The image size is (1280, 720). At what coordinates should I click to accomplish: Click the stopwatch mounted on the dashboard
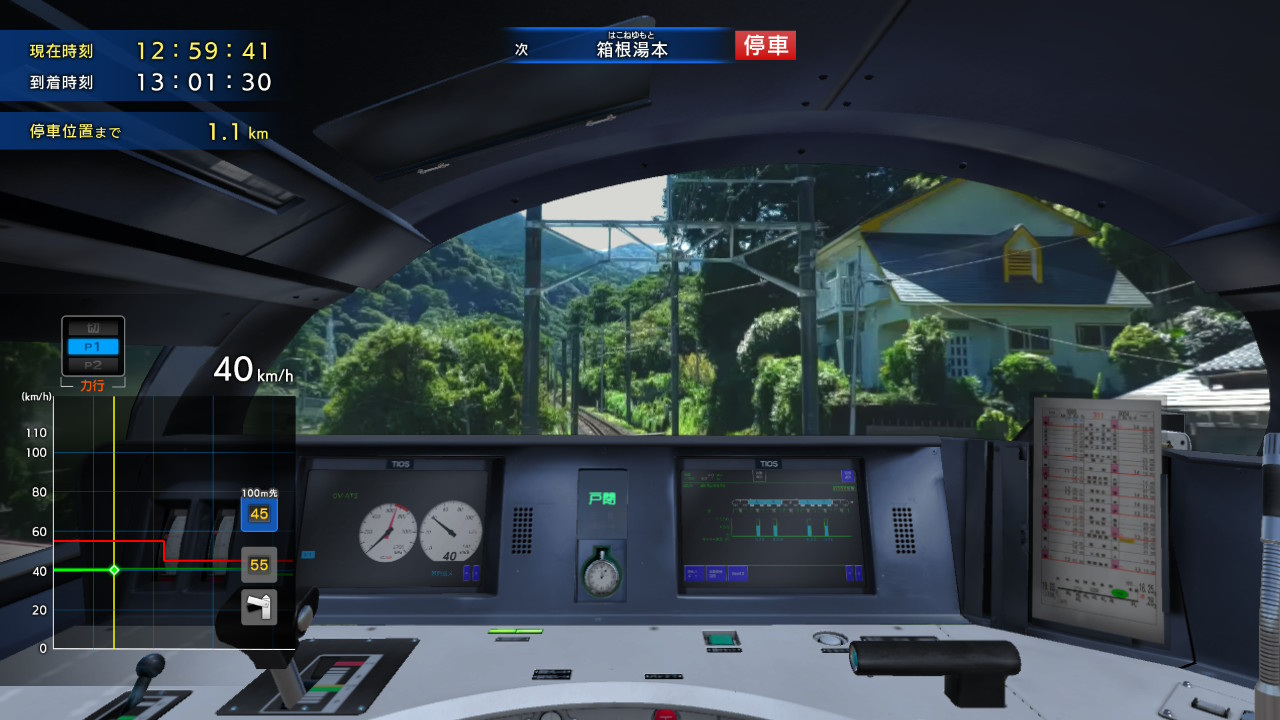pos(600,578)
